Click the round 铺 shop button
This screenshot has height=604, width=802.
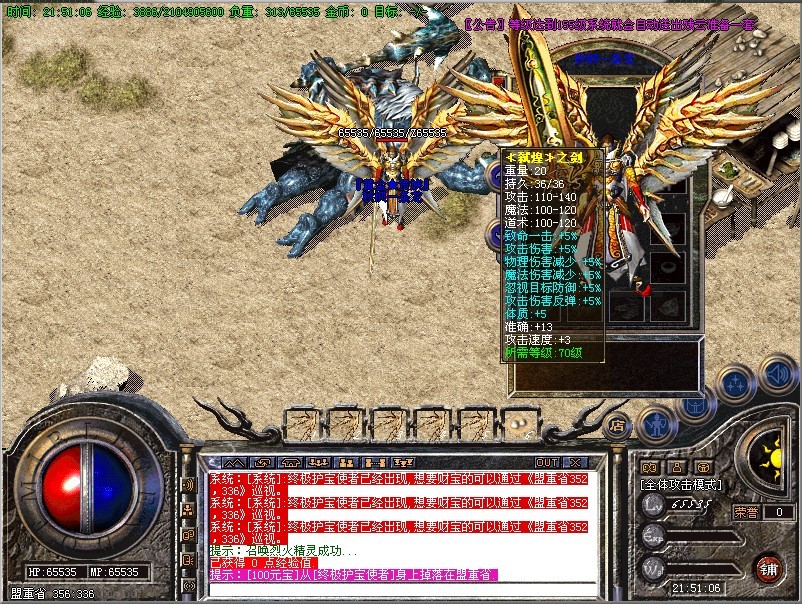pos(768,571)
